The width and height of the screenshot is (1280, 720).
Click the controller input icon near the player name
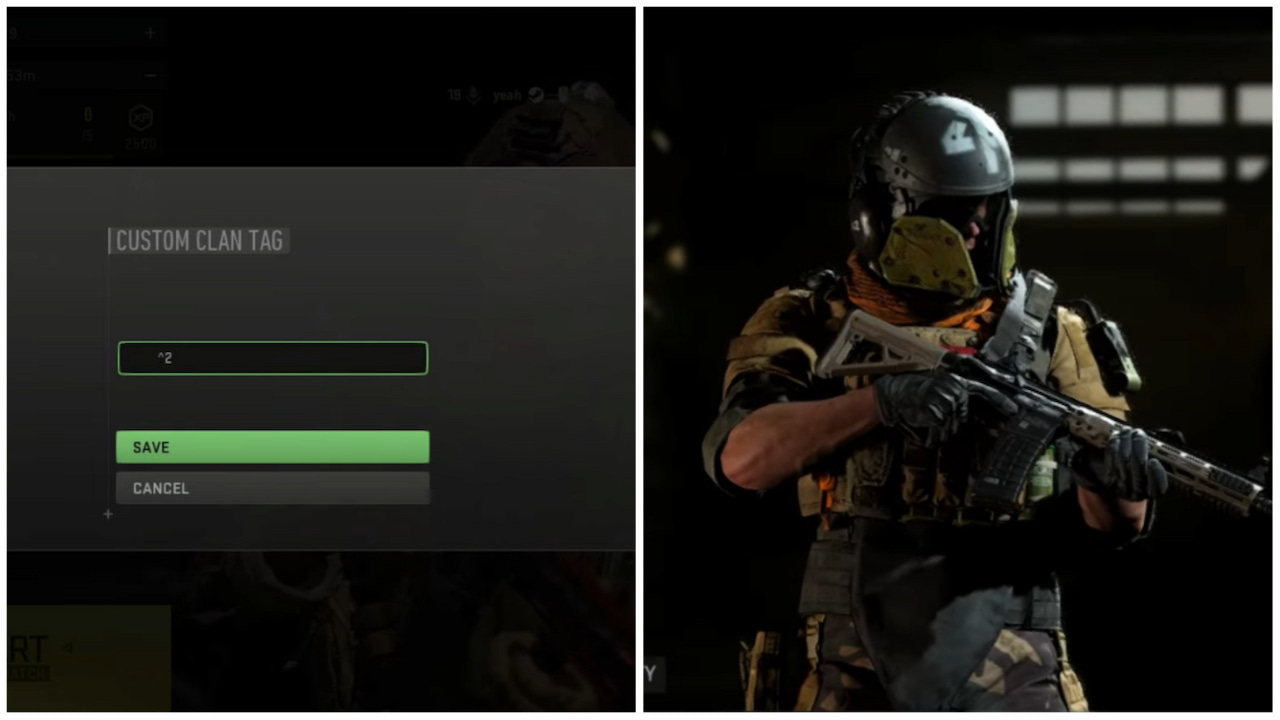[563, 94]
